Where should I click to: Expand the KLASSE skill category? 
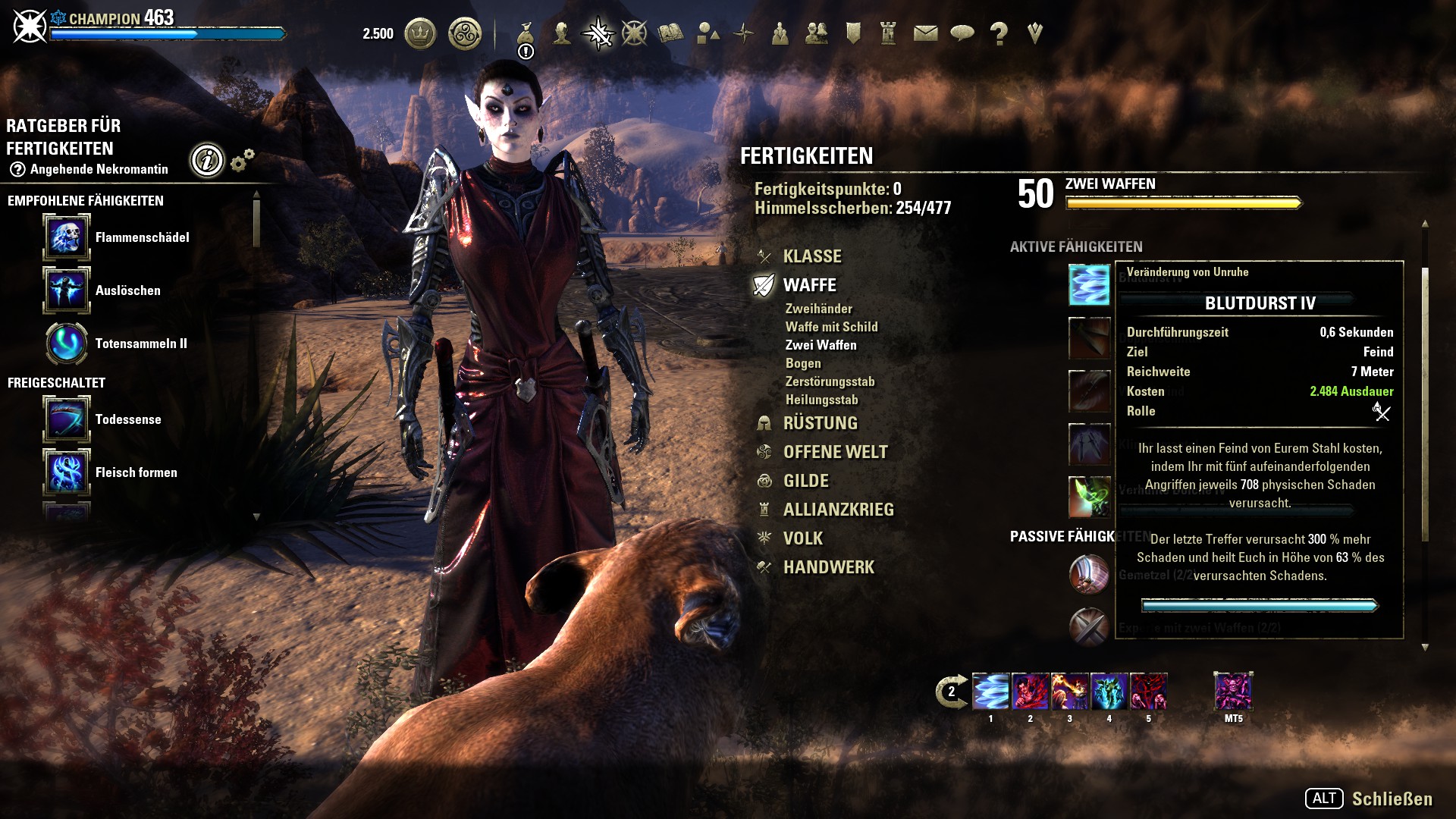(811, 256)
